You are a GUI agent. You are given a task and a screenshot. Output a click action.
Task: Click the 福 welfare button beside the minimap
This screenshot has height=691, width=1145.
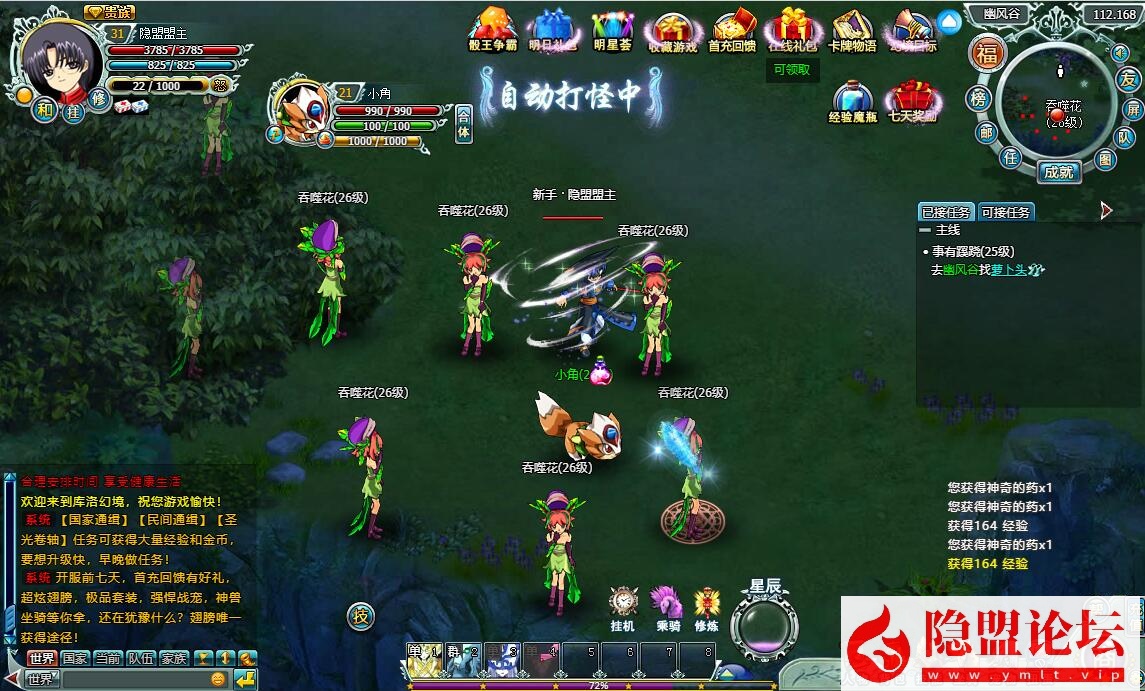986,53
